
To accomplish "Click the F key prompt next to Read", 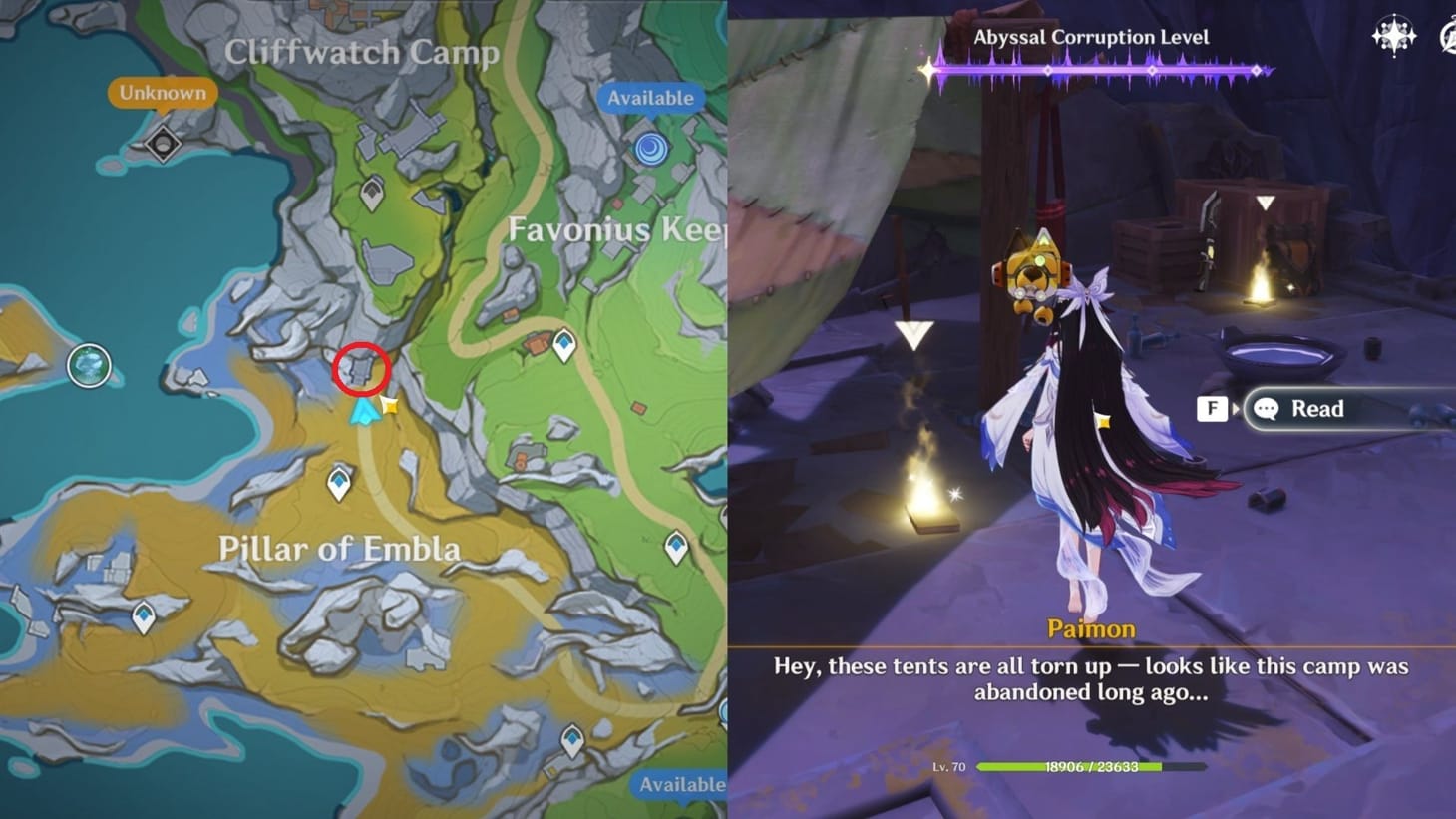I will pyautogui.click(x=1211, y=409).
